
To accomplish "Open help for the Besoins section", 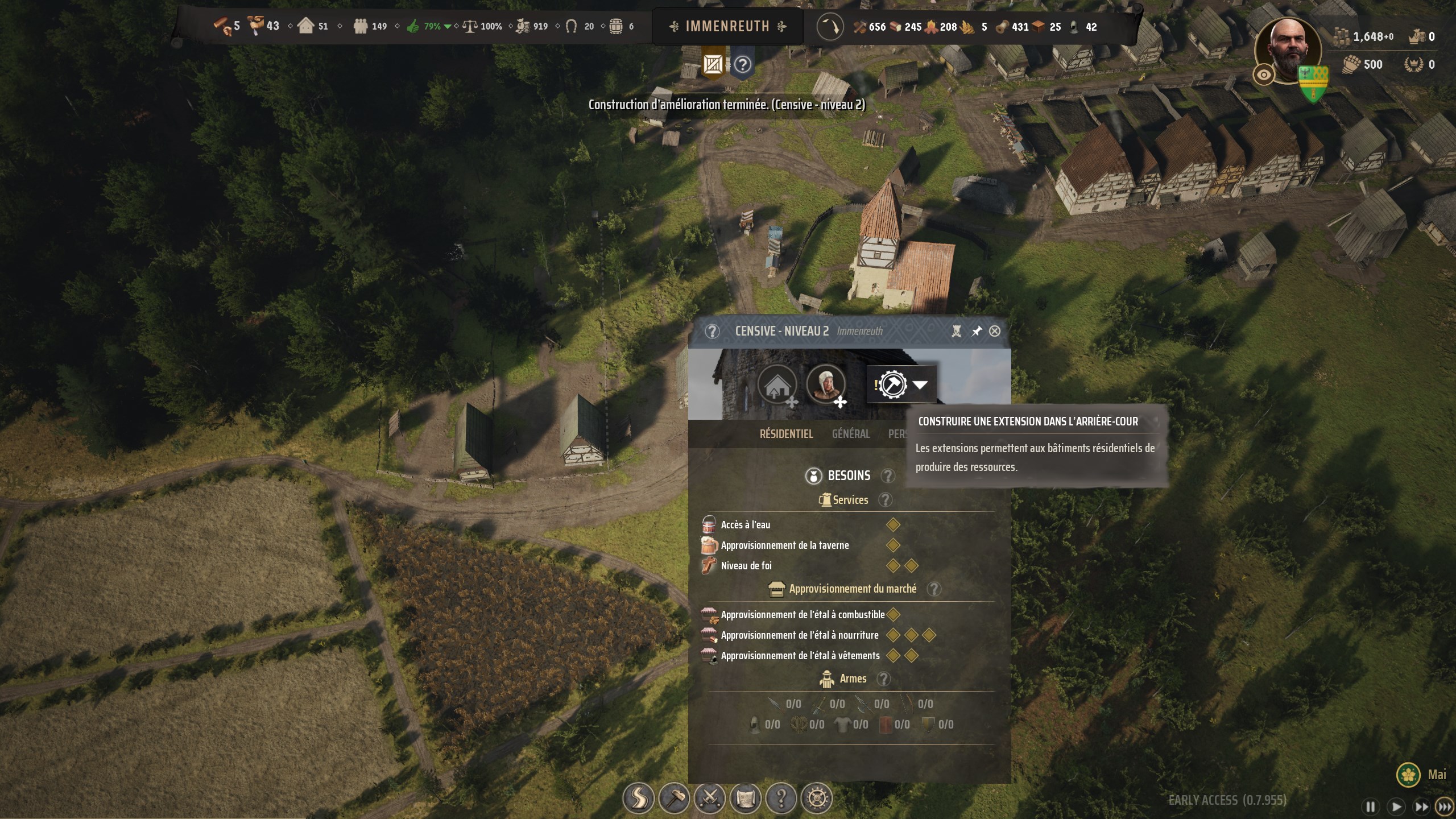I will pos(887,475).
